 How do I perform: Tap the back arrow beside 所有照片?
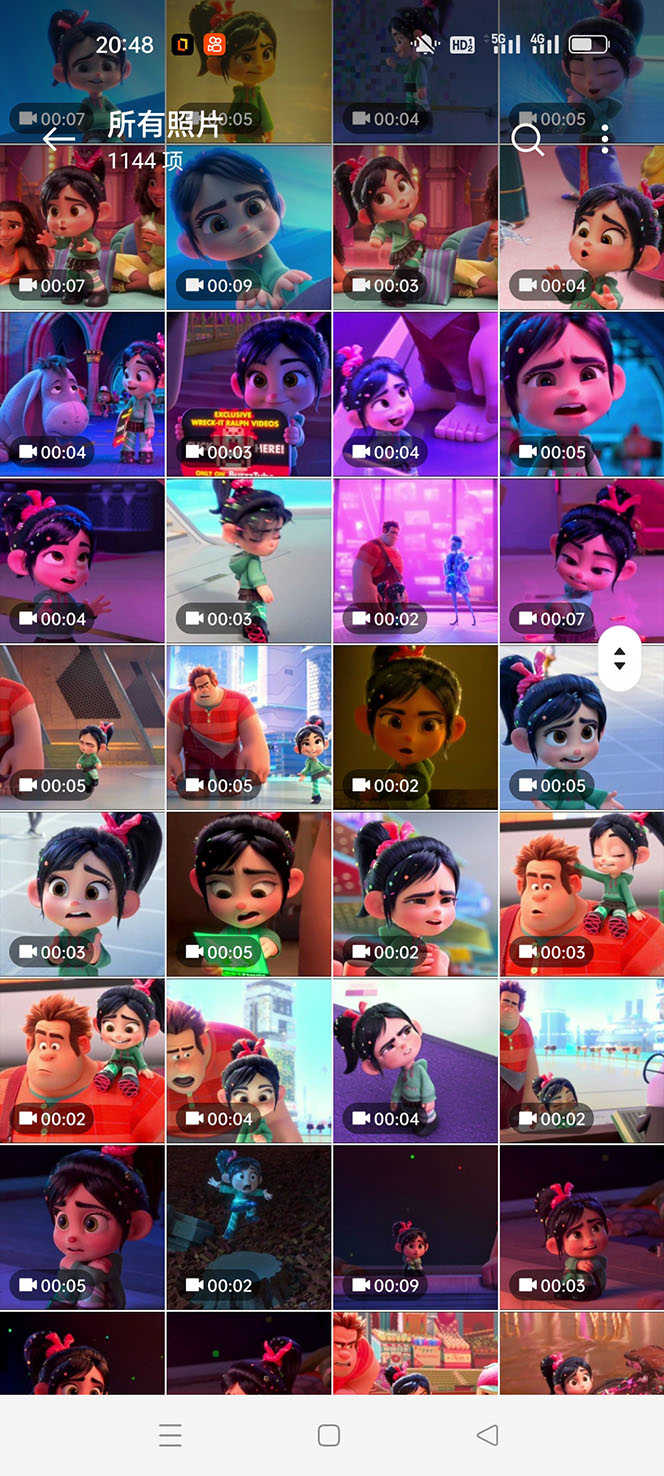(x=59, y=139)
